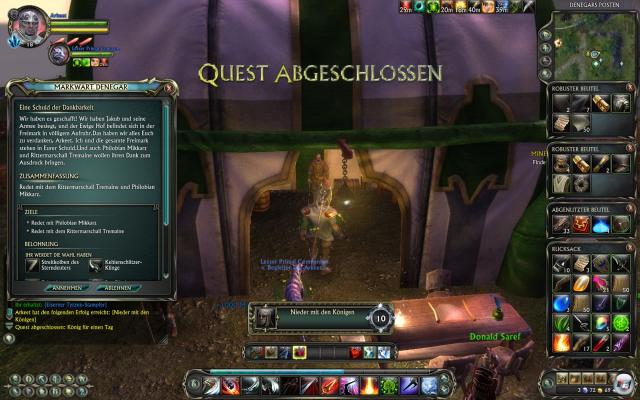Accept the quest with the Annehmen button
The width and height of the screenshot is (640, 400).
(67, 287)
